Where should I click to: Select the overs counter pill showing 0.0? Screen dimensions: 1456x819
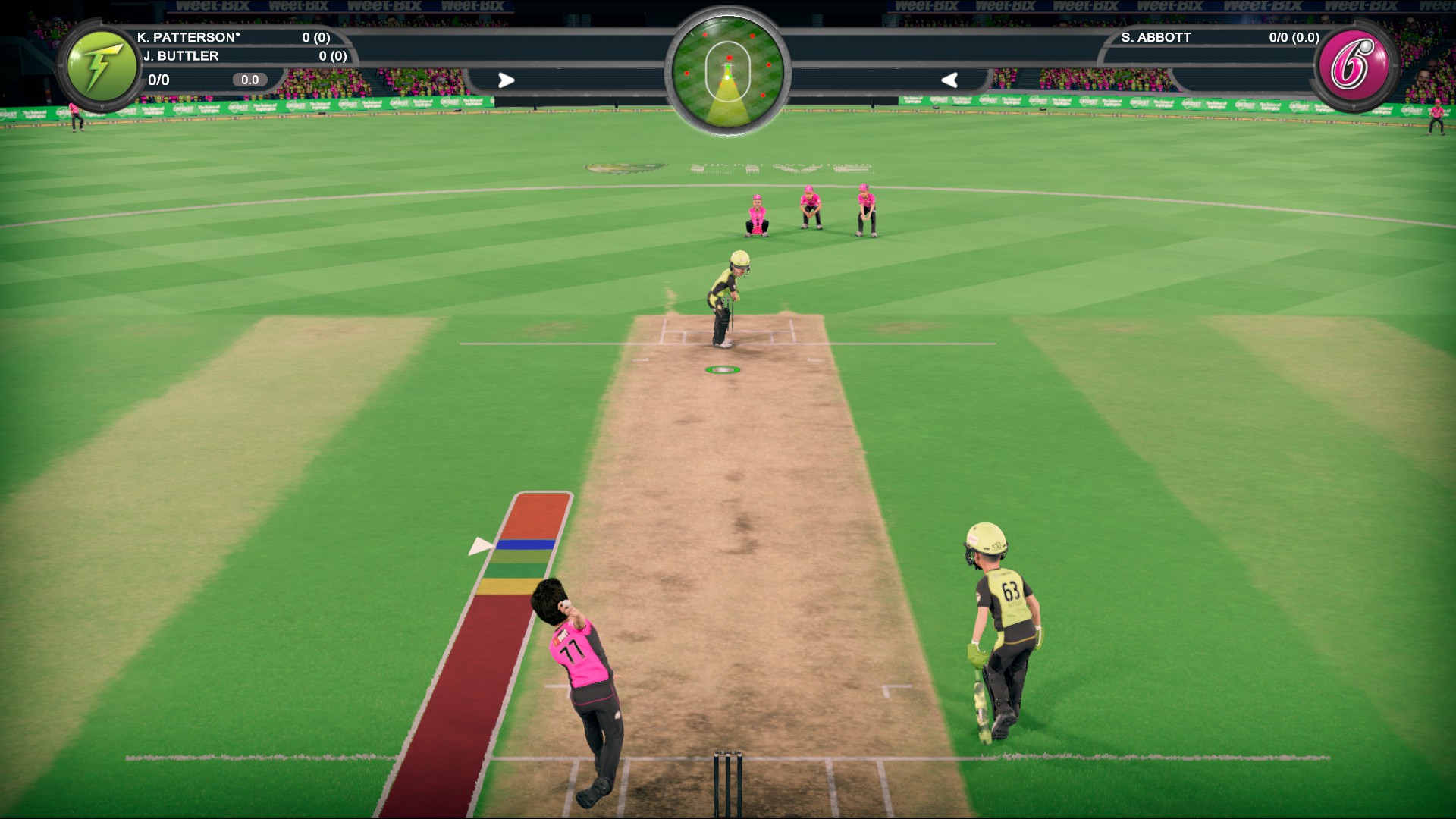[249, 78]
